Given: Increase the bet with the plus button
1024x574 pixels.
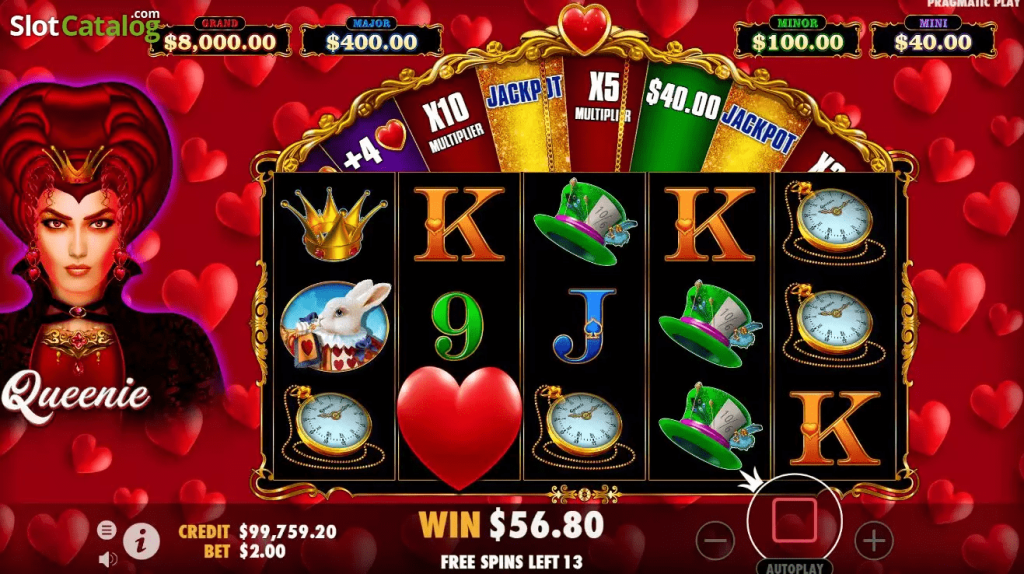Looking at the screenshot, I should click(x=874, y=541).
